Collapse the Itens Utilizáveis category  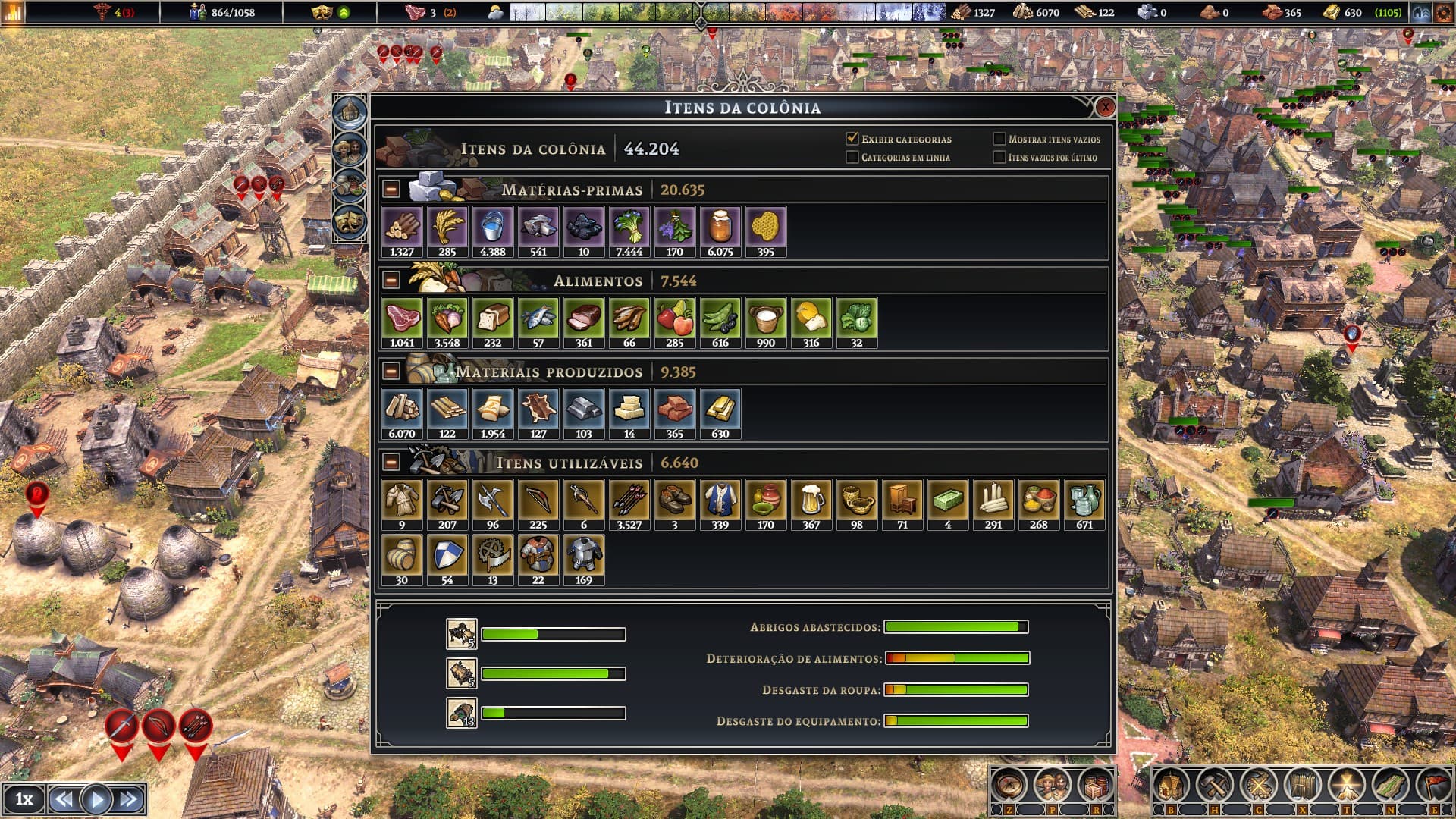pyautogui.click(x=391, y=462)
